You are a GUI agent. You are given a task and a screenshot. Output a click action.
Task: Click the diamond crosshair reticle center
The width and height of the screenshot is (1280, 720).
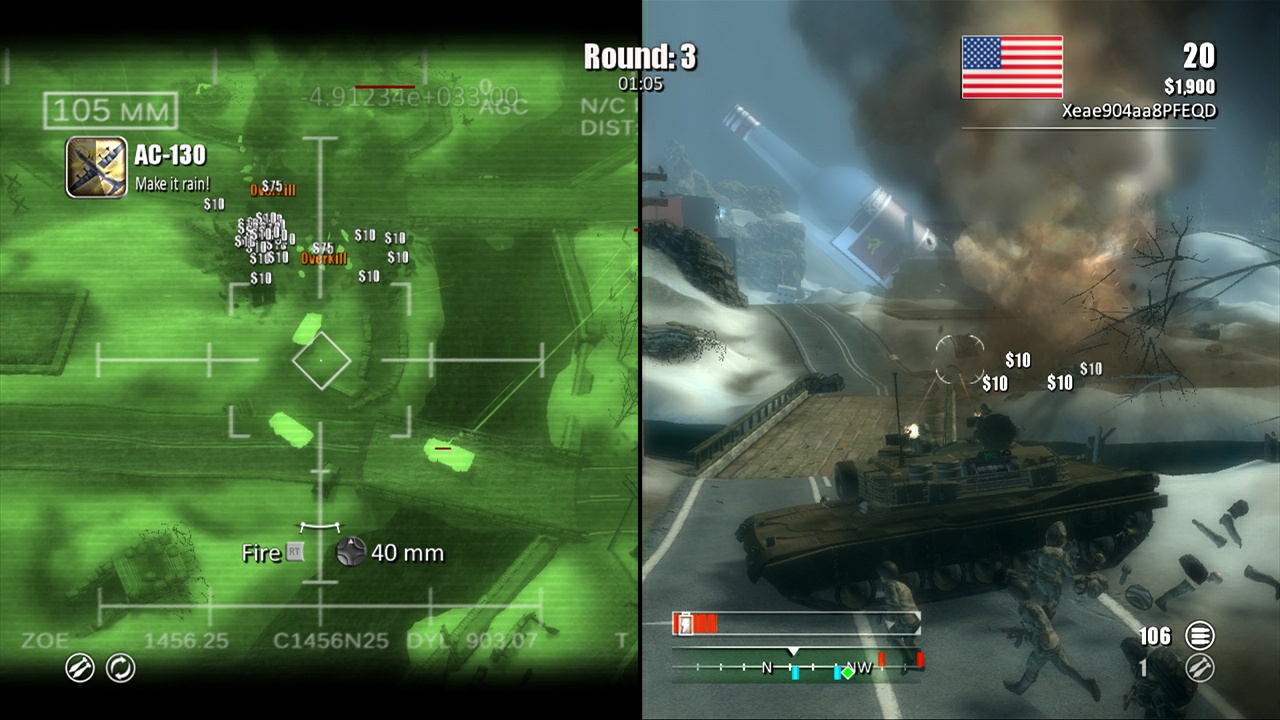coord(322,360)
